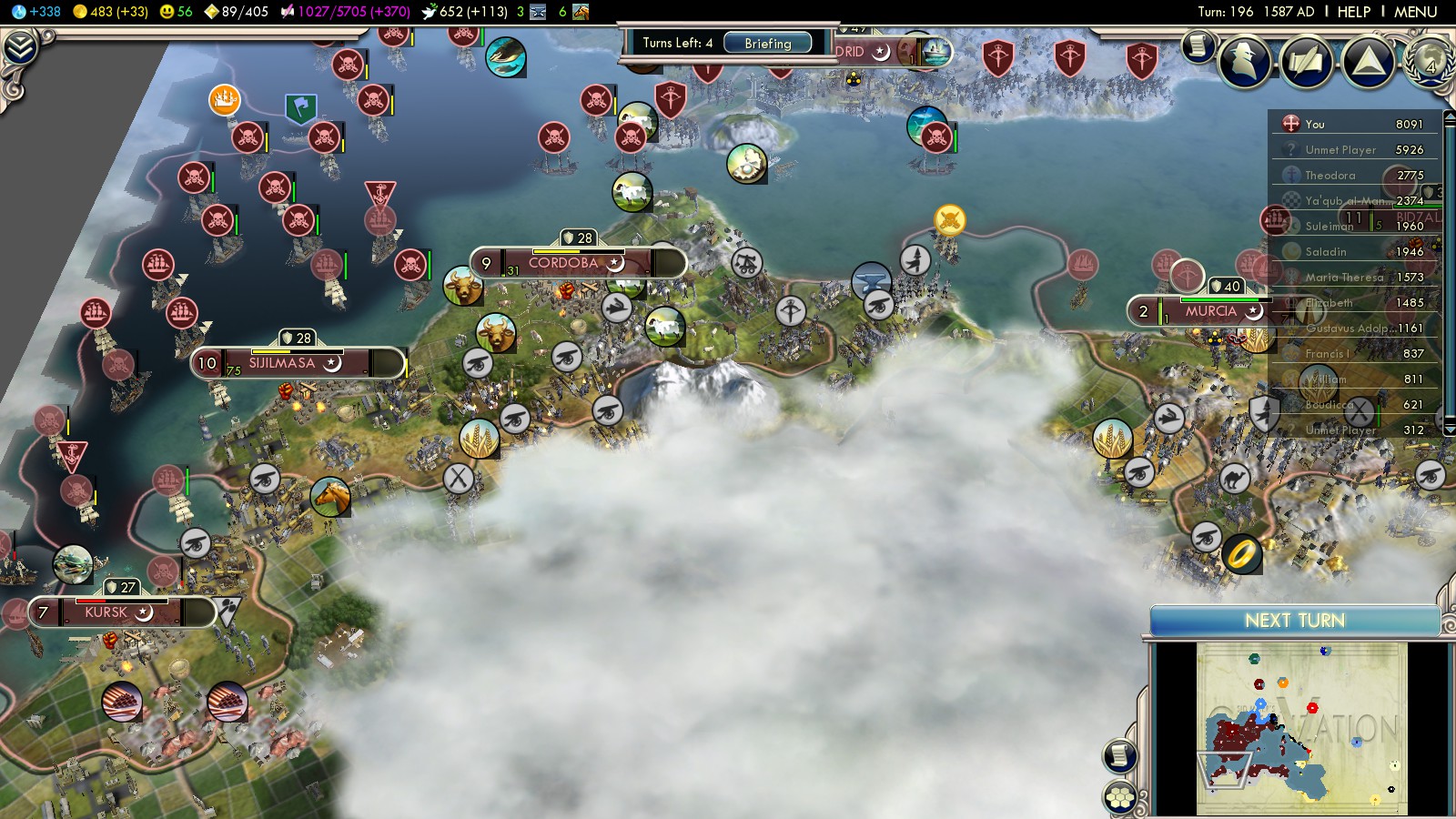Open the diplomacy overview triangle icon
This screenshot has height=819, width=1456.
coord(1368,62)
